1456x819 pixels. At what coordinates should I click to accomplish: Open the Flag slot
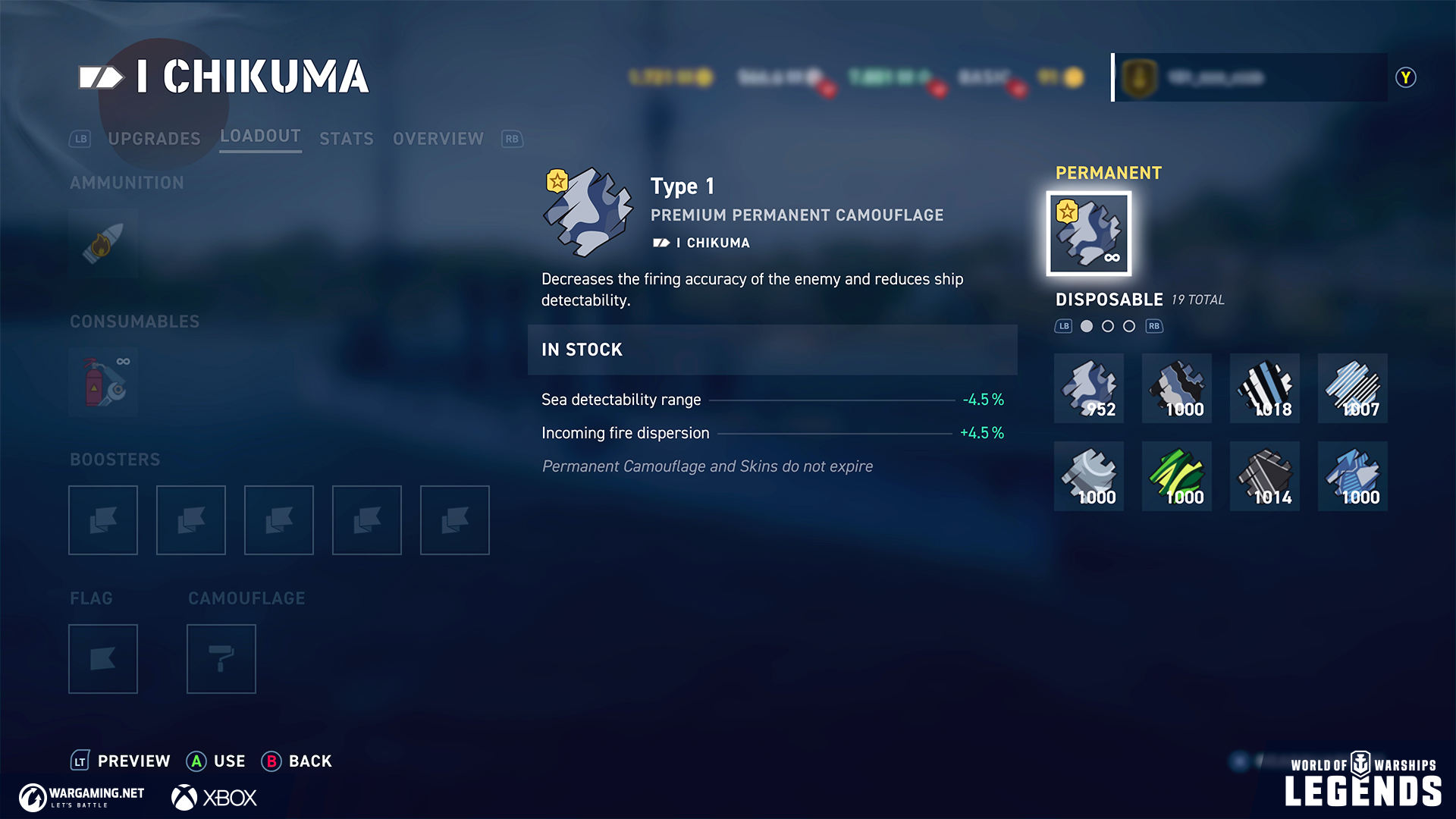pos(103,659)
